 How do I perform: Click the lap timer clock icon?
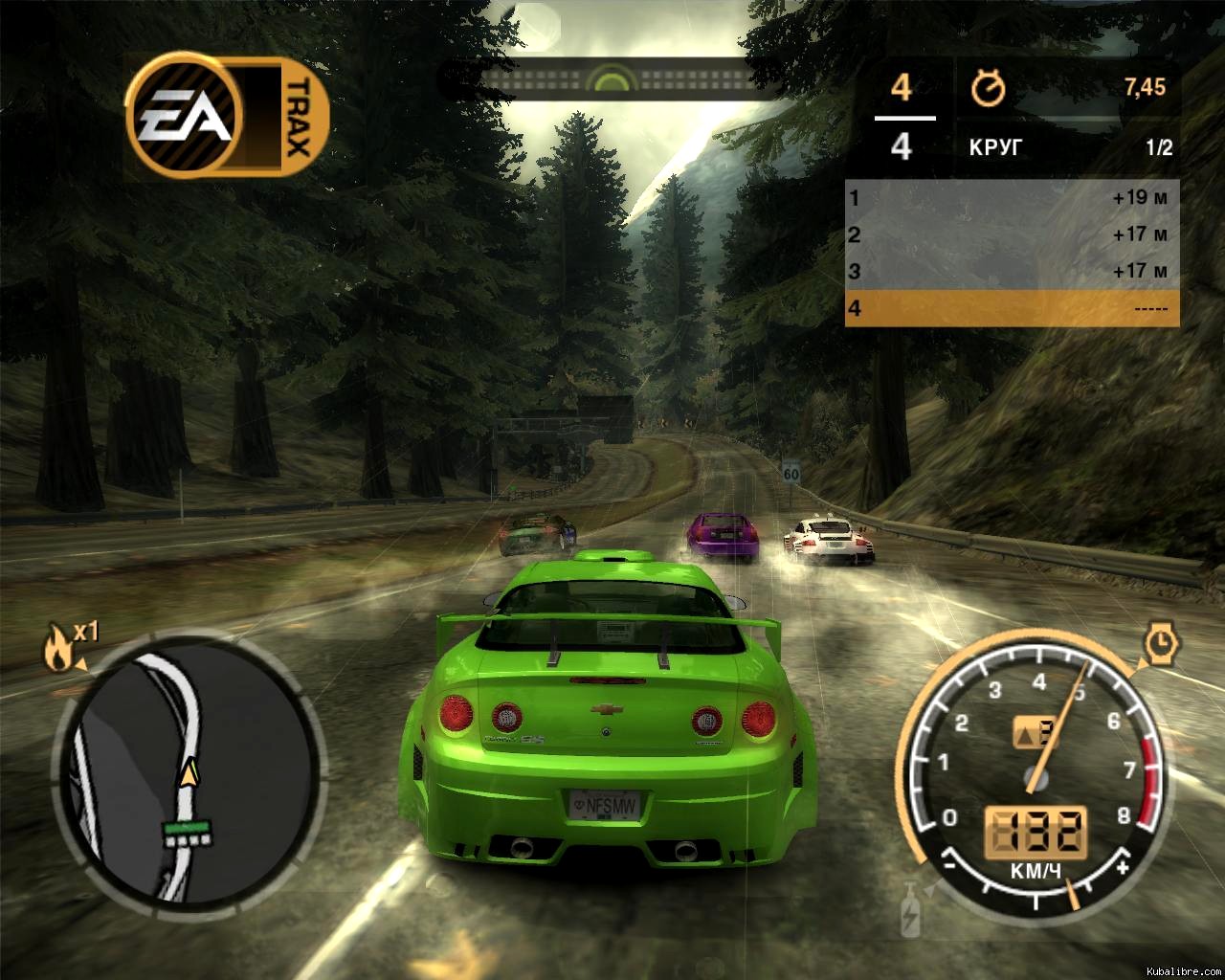pyautogui.click(x=988, y=89)
